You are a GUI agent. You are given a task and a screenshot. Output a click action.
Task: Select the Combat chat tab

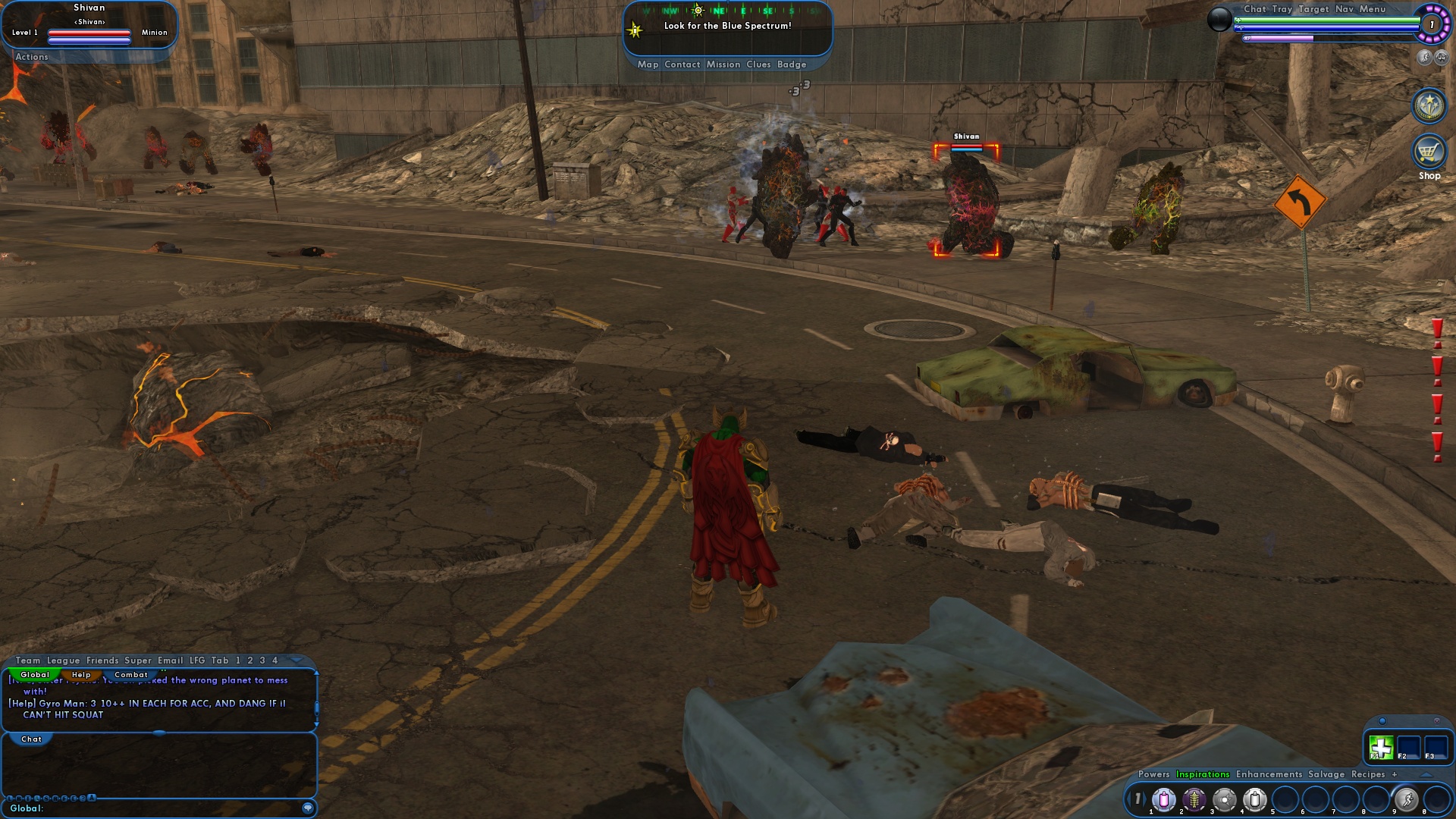131,675
